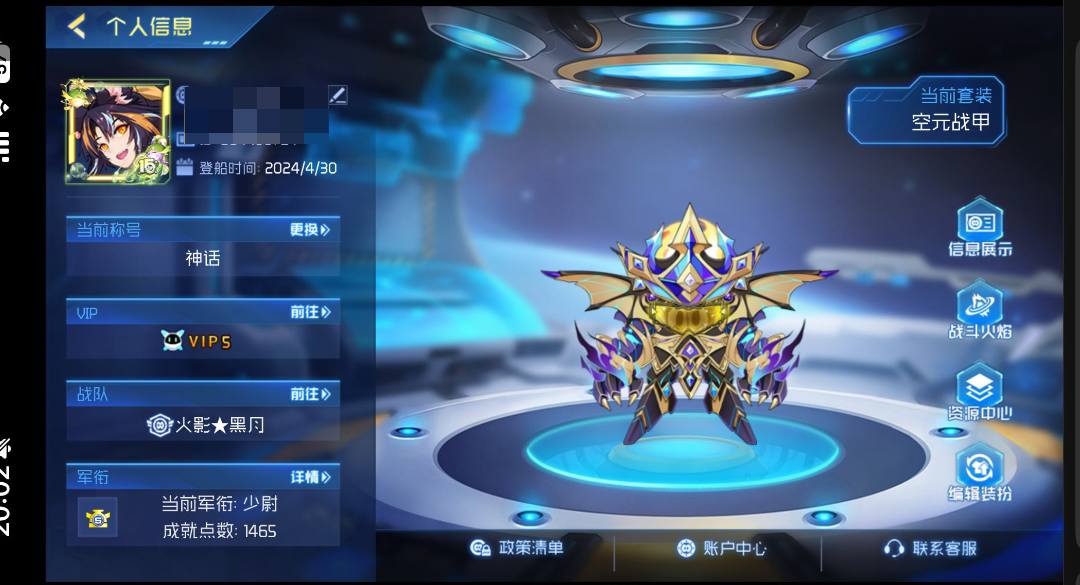The image size is (1080, 585).
Task: Click the rank badge icon
Action: tap(98, 516)
